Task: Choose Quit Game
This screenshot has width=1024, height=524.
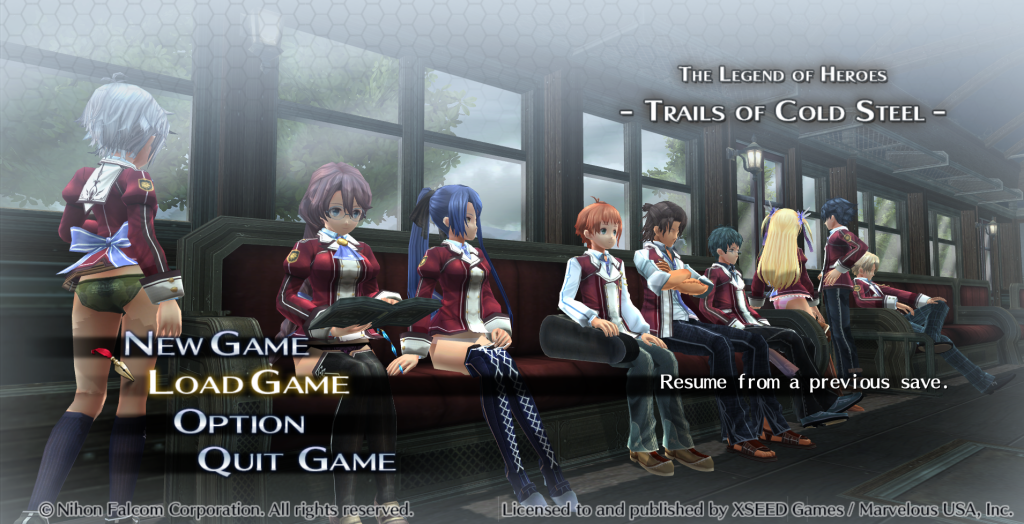Action: pyautogui.click(x=296, y=461)
